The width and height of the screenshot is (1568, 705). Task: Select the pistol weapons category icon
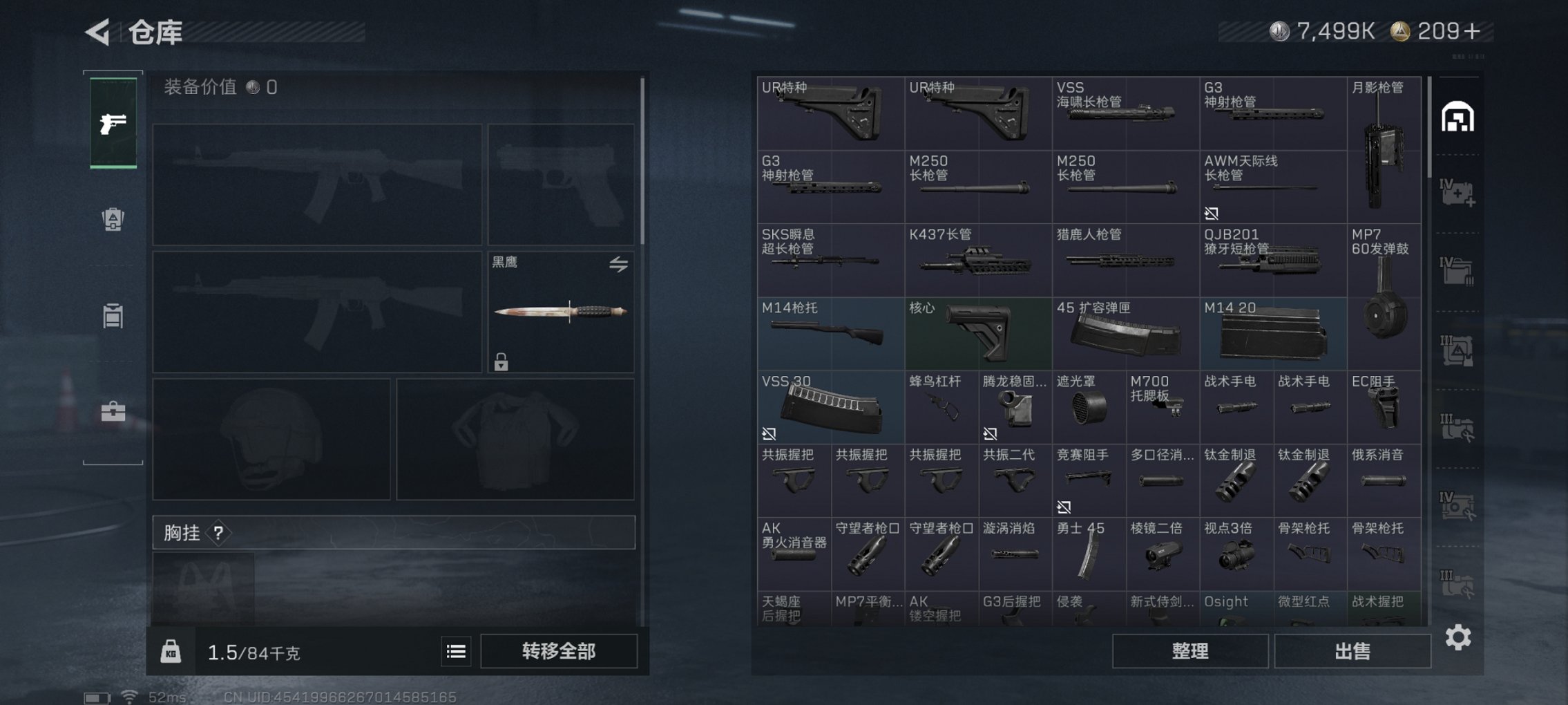(x=113, y=124)
